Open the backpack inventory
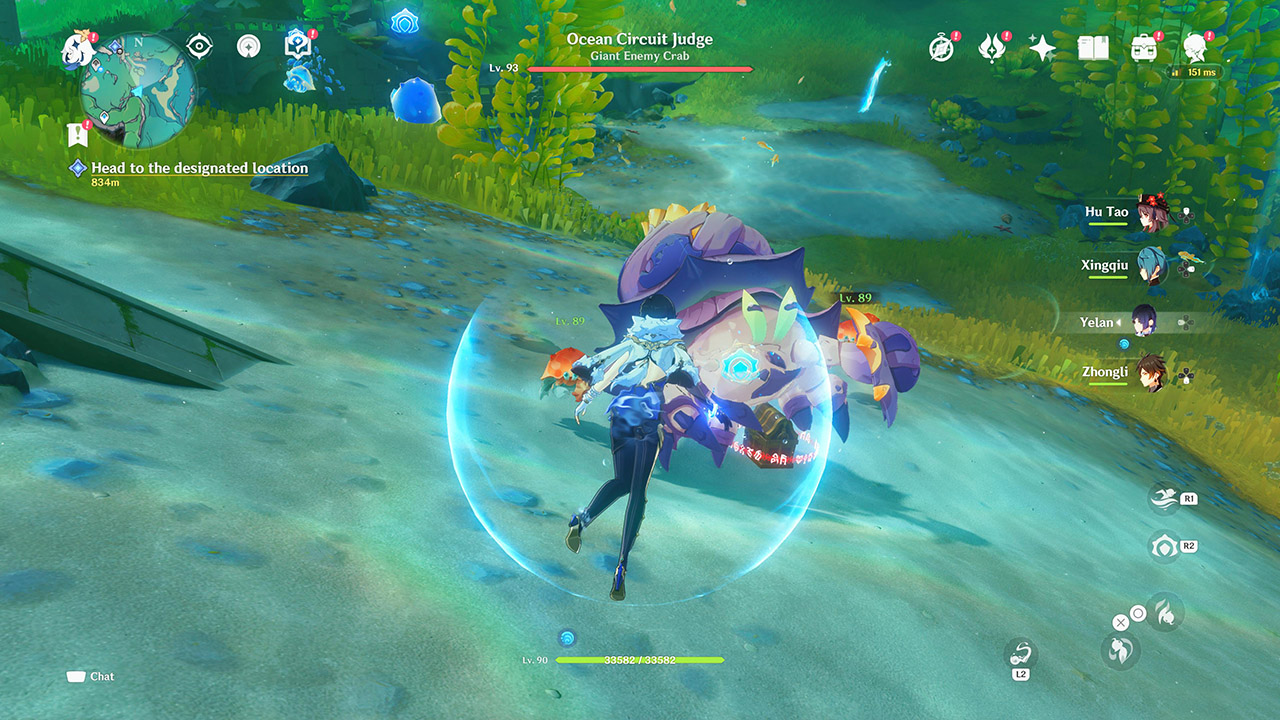This screenshot has width=1280, height=720. point(1143,48)
